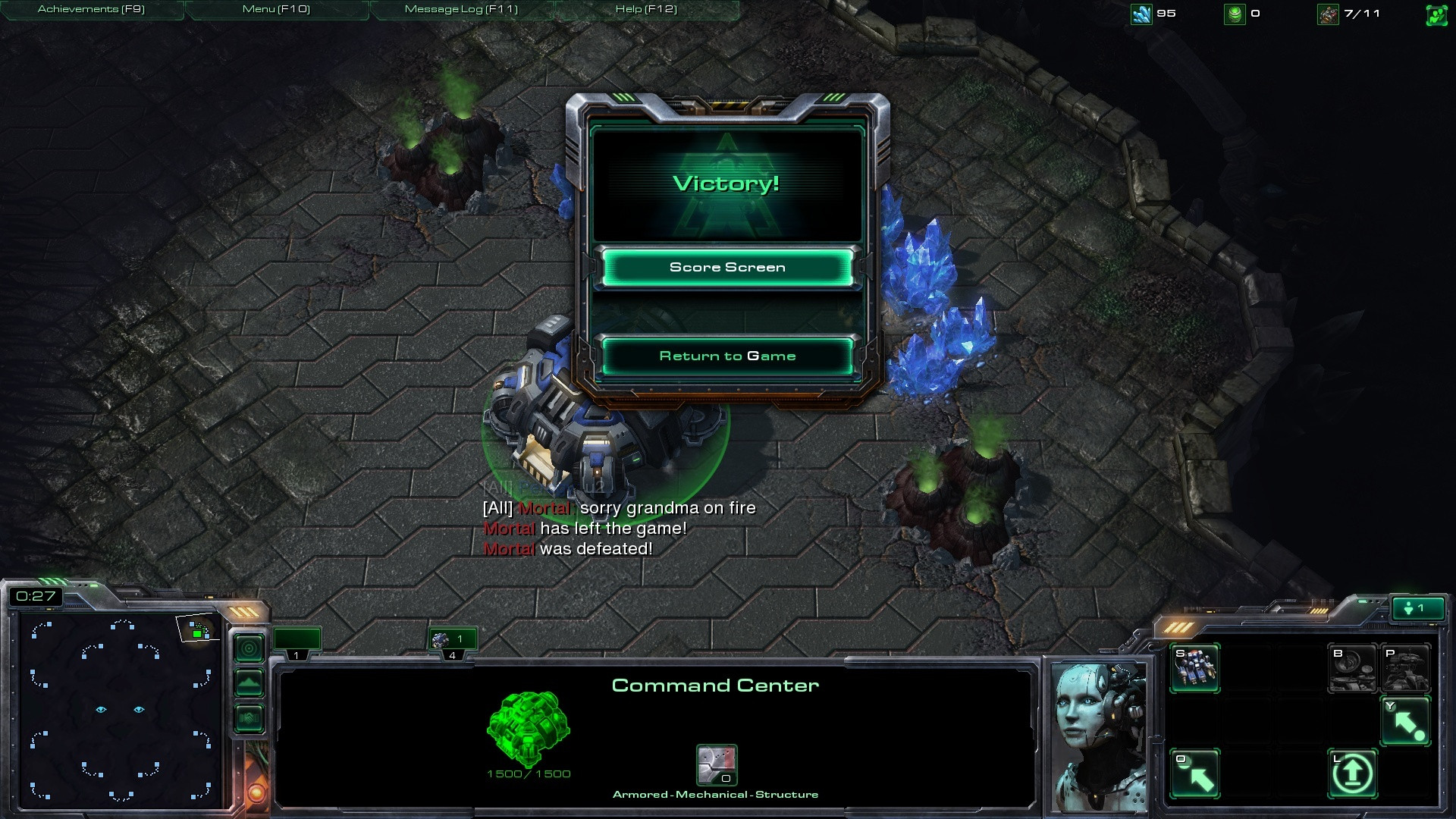Select control group 4
The height and width of the screenshot is (819, 1456).
tap(452, 642)
